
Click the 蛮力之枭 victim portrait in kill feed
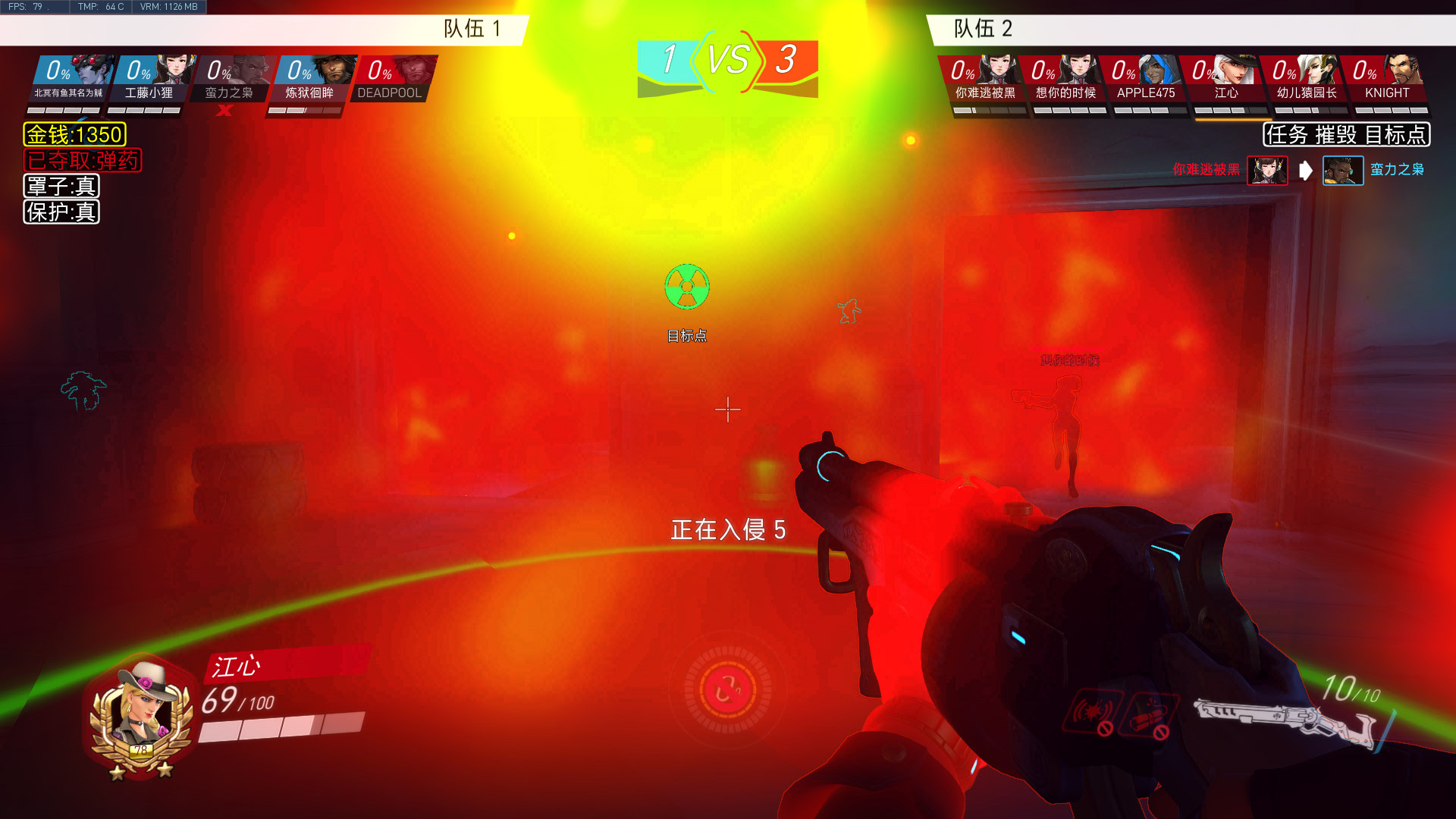[1342, 171]
